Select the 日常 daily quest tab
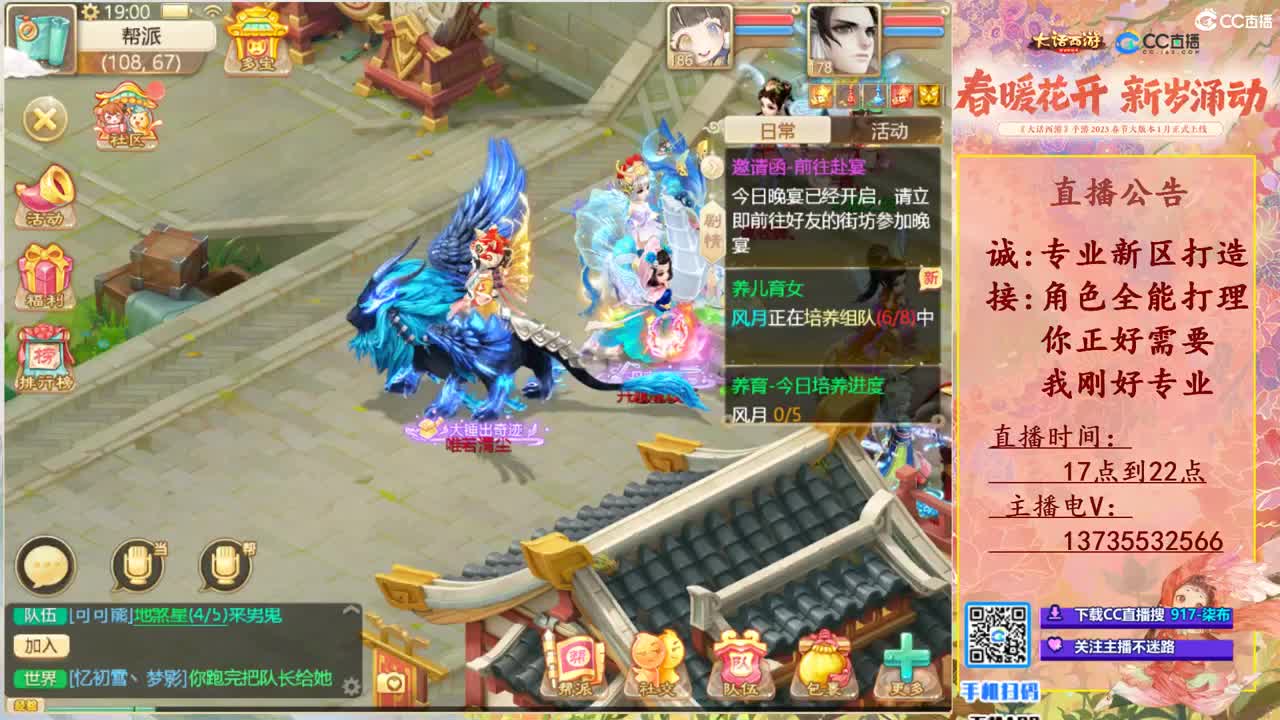The width and height of the screenshot is (1280, 720). [777, 130]
